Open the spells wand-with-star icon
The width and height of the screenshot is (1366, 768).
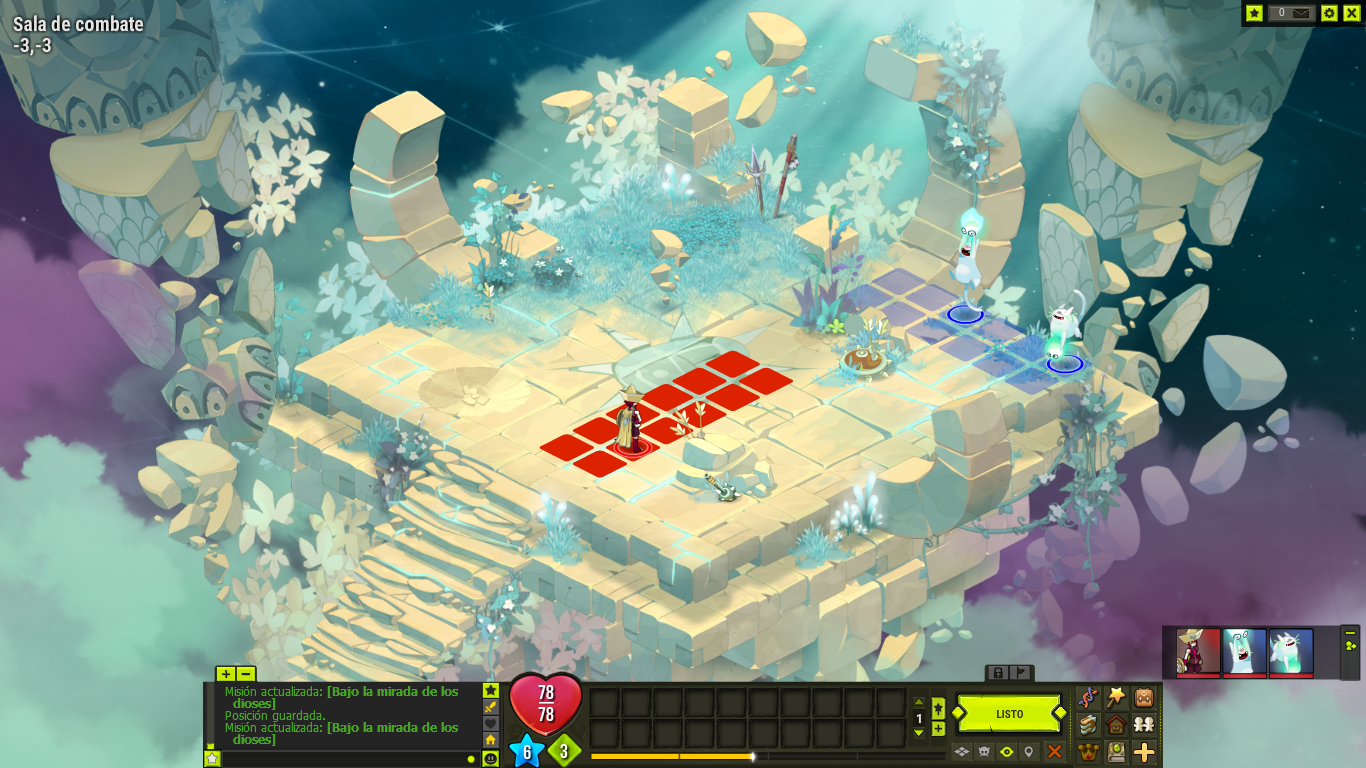pyautogui.click(x=1116, y=697)
